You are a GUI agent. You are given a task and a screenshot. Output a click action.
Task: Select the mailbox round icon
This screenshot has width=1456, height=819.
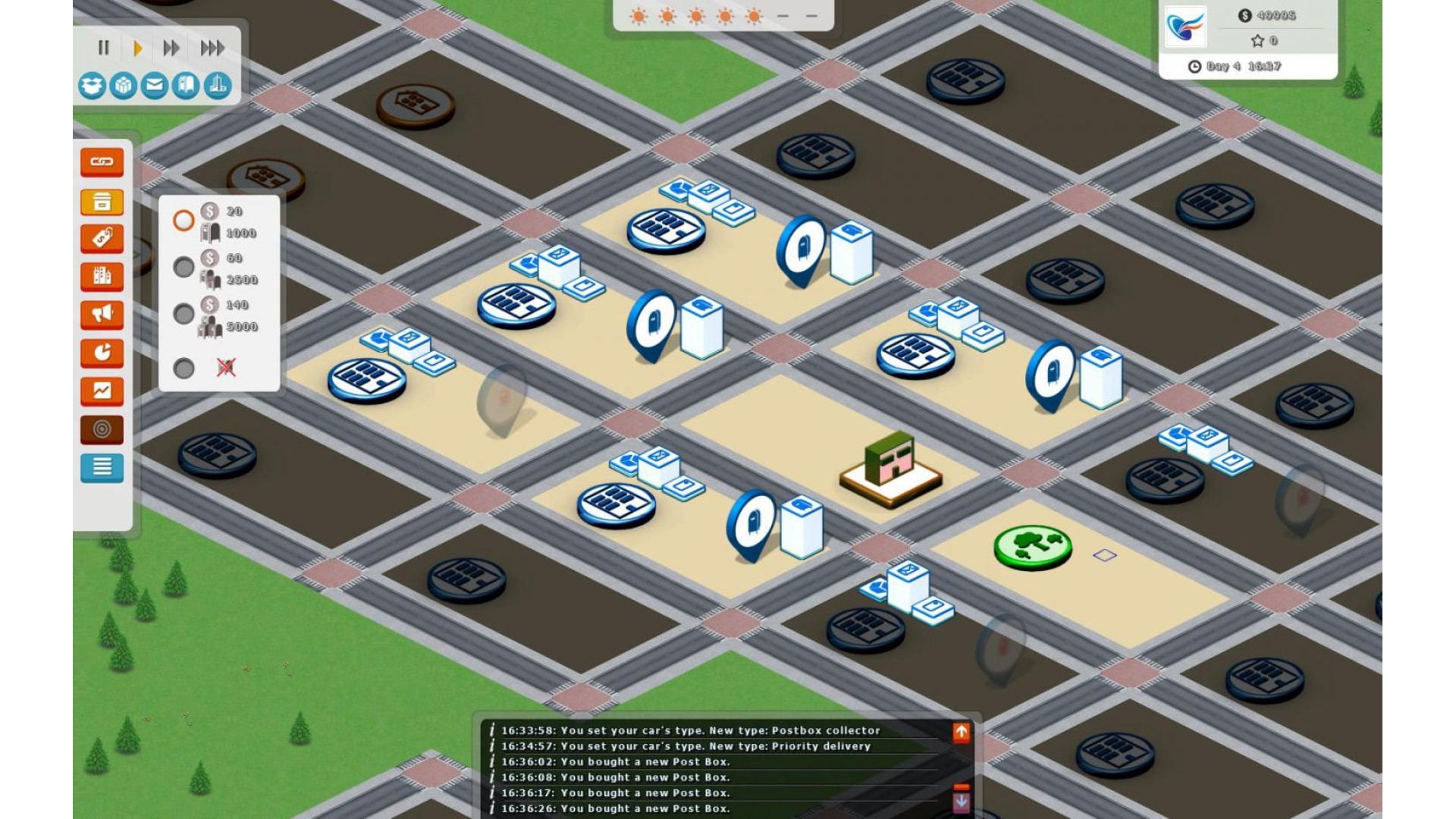[186, 86]
